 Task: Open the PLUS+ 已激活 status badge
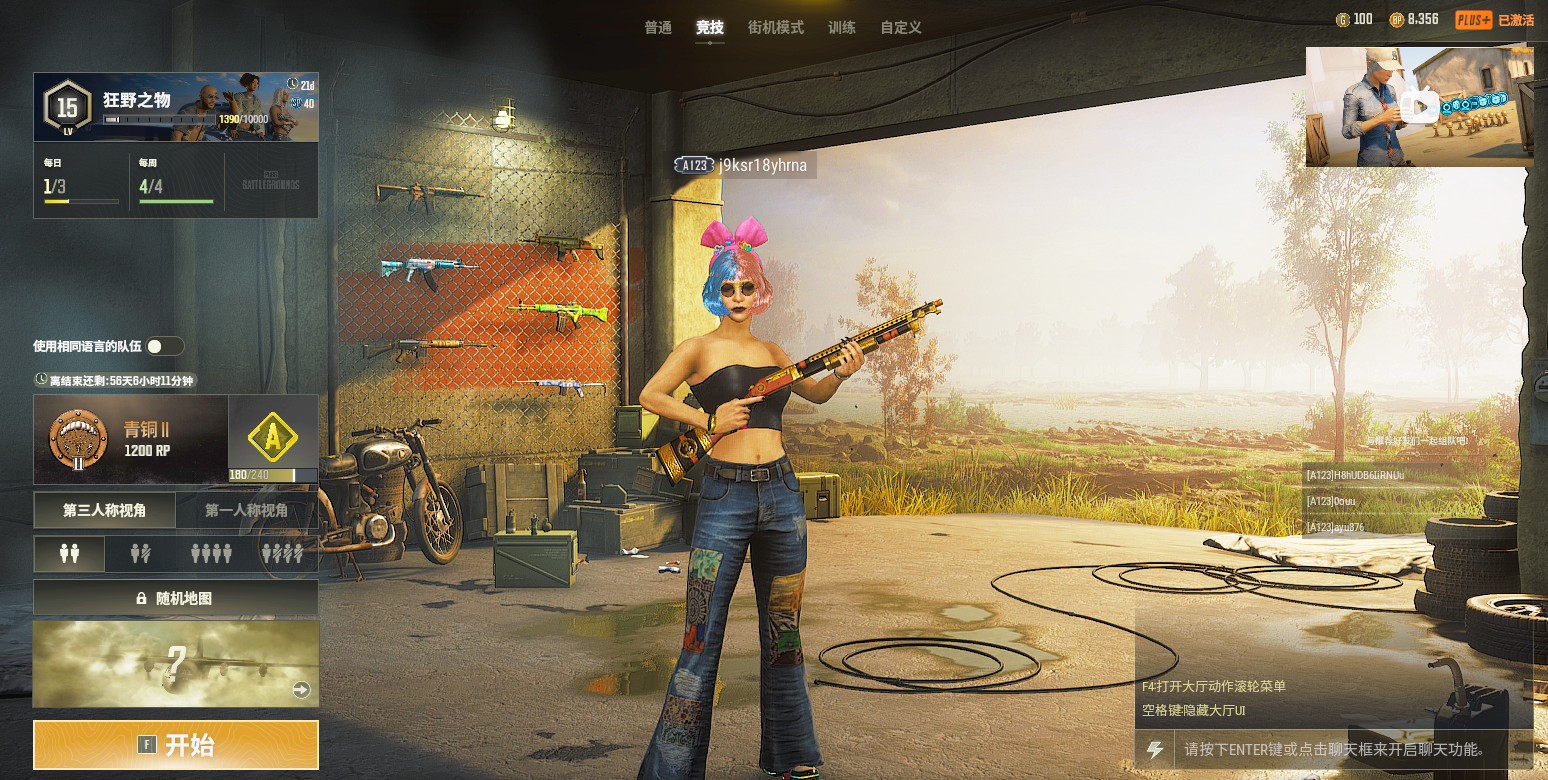[x=1494, y=19]
